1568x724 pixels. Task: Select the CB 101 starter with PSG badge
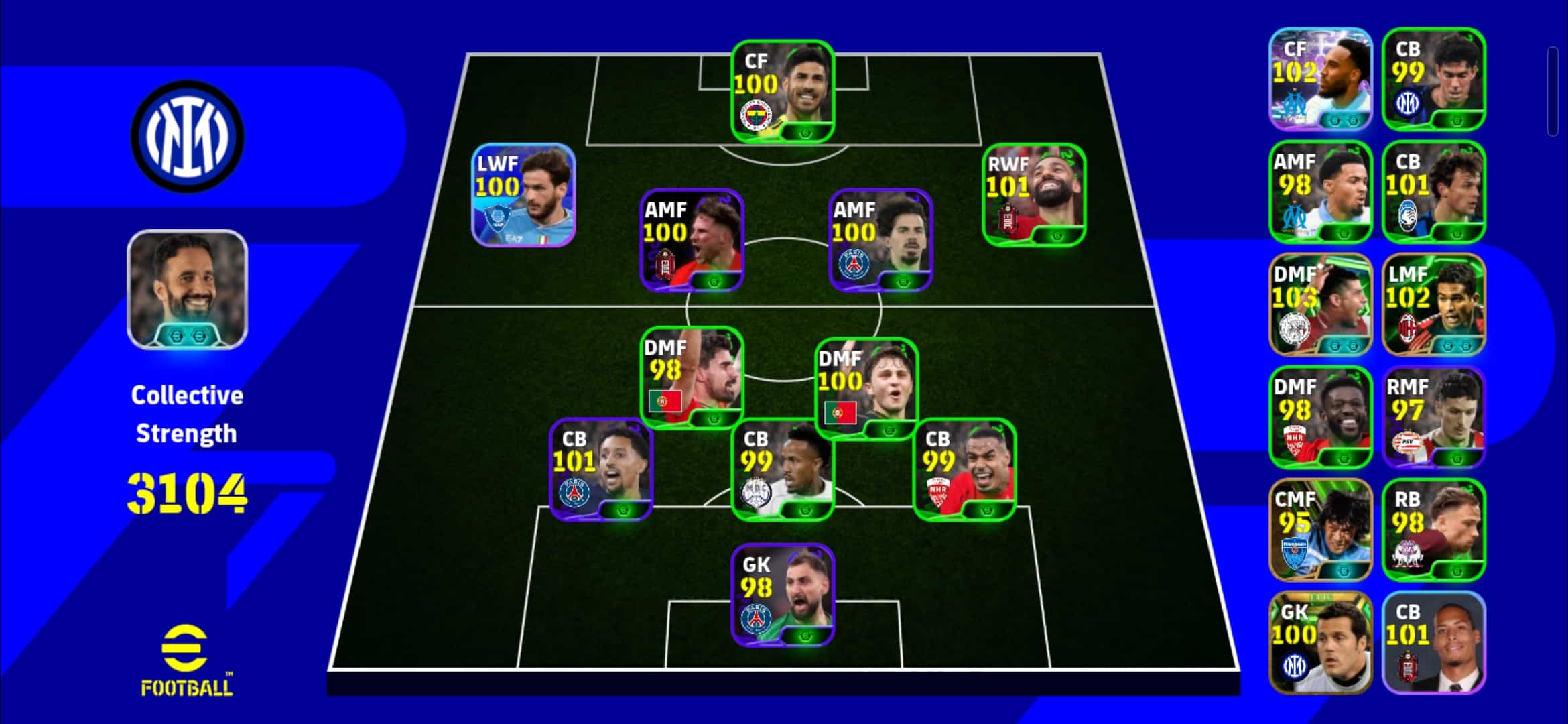click(x=600, y=469)
